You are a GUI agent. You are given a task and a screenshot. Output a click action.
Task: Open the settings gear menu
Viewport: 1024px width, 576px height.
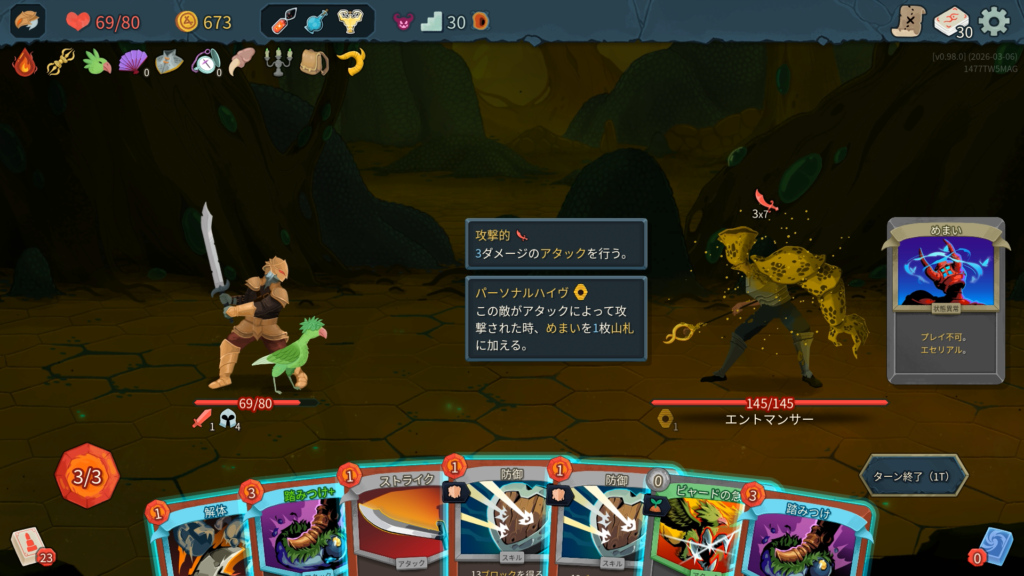[993, 21]
